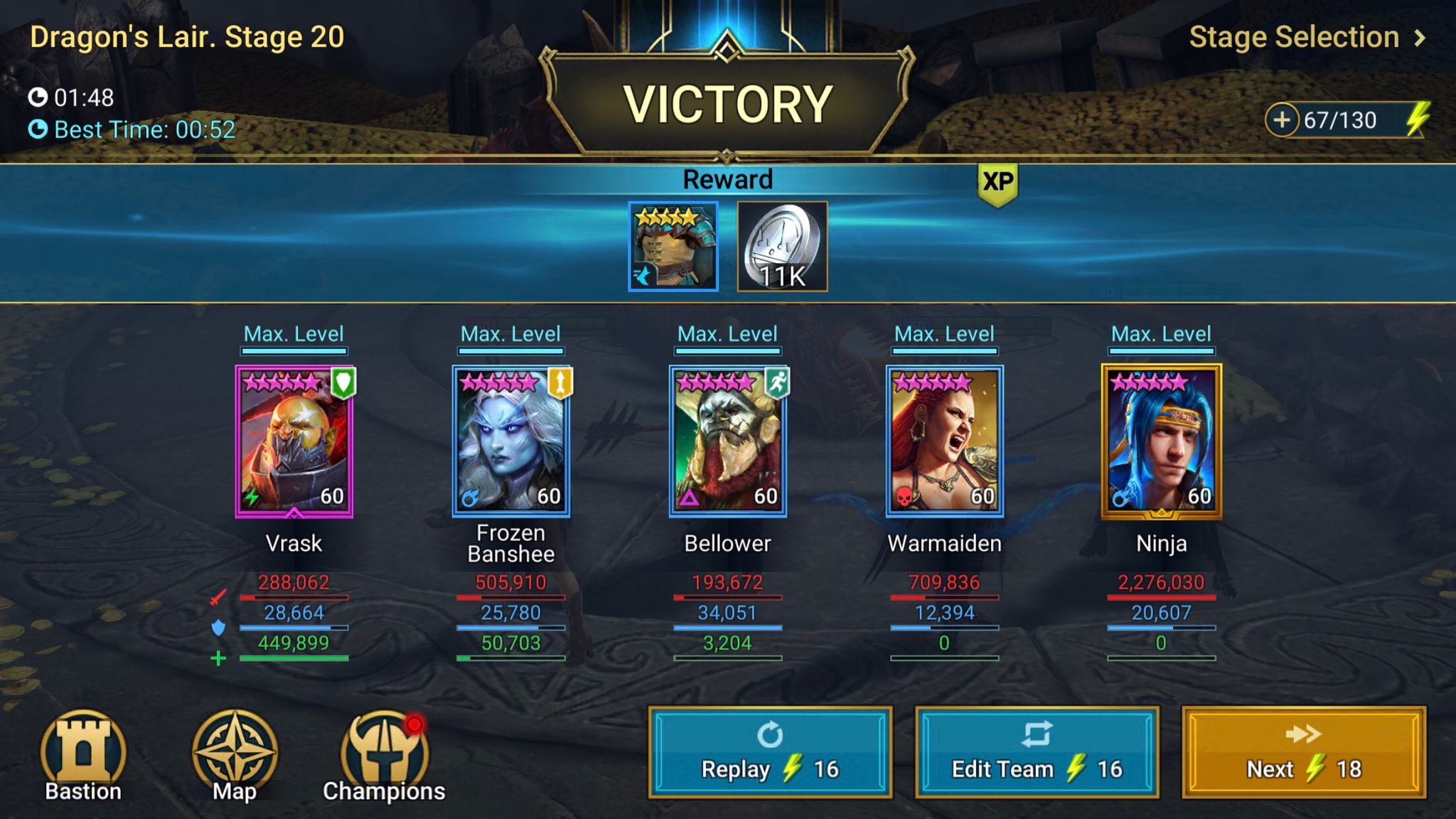
Task: Select the Replay battle option
Action: click(x=770, y=750)
